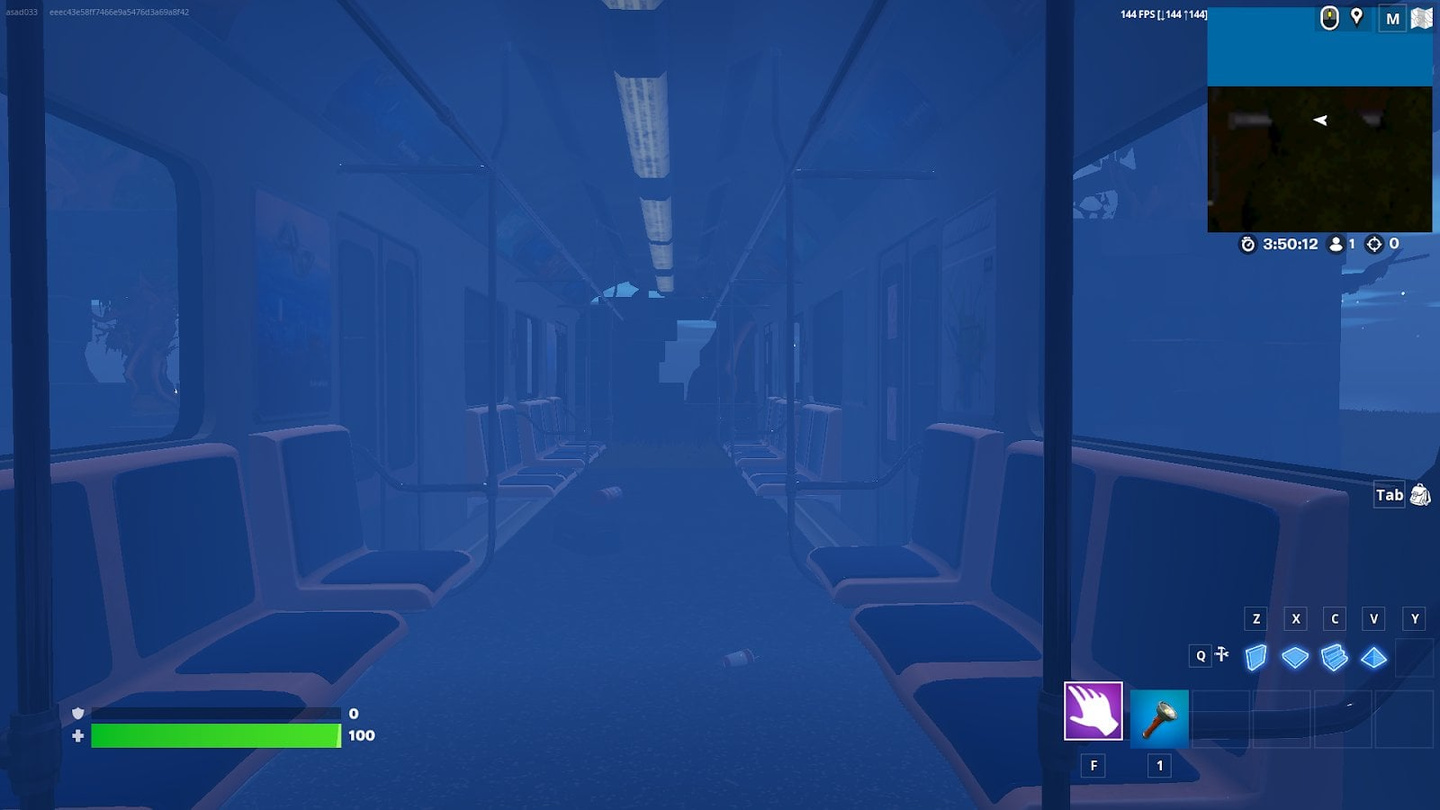Image resolution: width=1440 pixels, height=810 pixels.
Task: Click the folded map icon in top-right corner
Action: (x=1421, y=17)
